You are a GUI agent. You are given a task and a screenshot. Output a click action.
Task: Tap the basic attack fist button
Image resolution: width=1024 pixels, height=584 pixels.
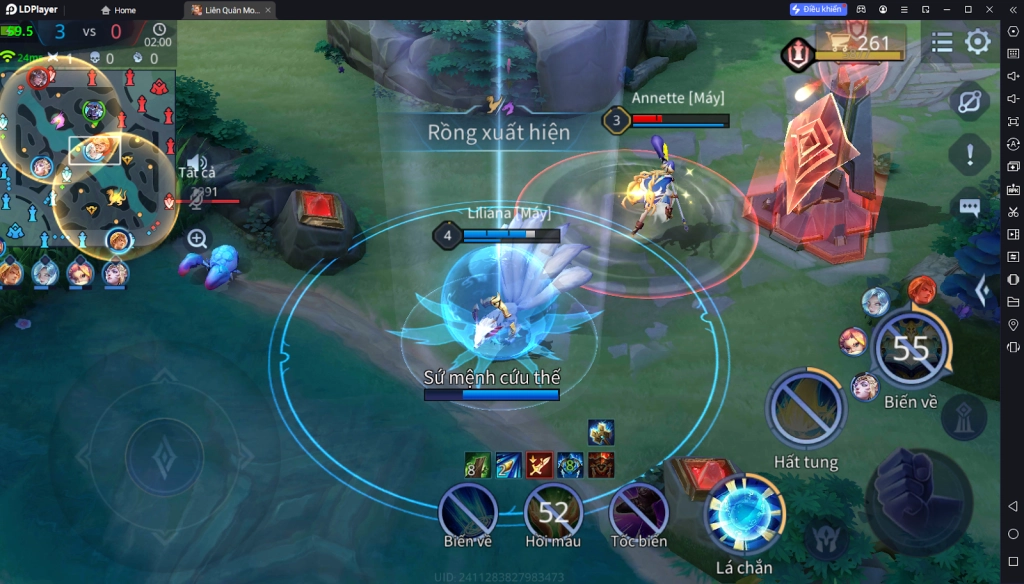917,498
